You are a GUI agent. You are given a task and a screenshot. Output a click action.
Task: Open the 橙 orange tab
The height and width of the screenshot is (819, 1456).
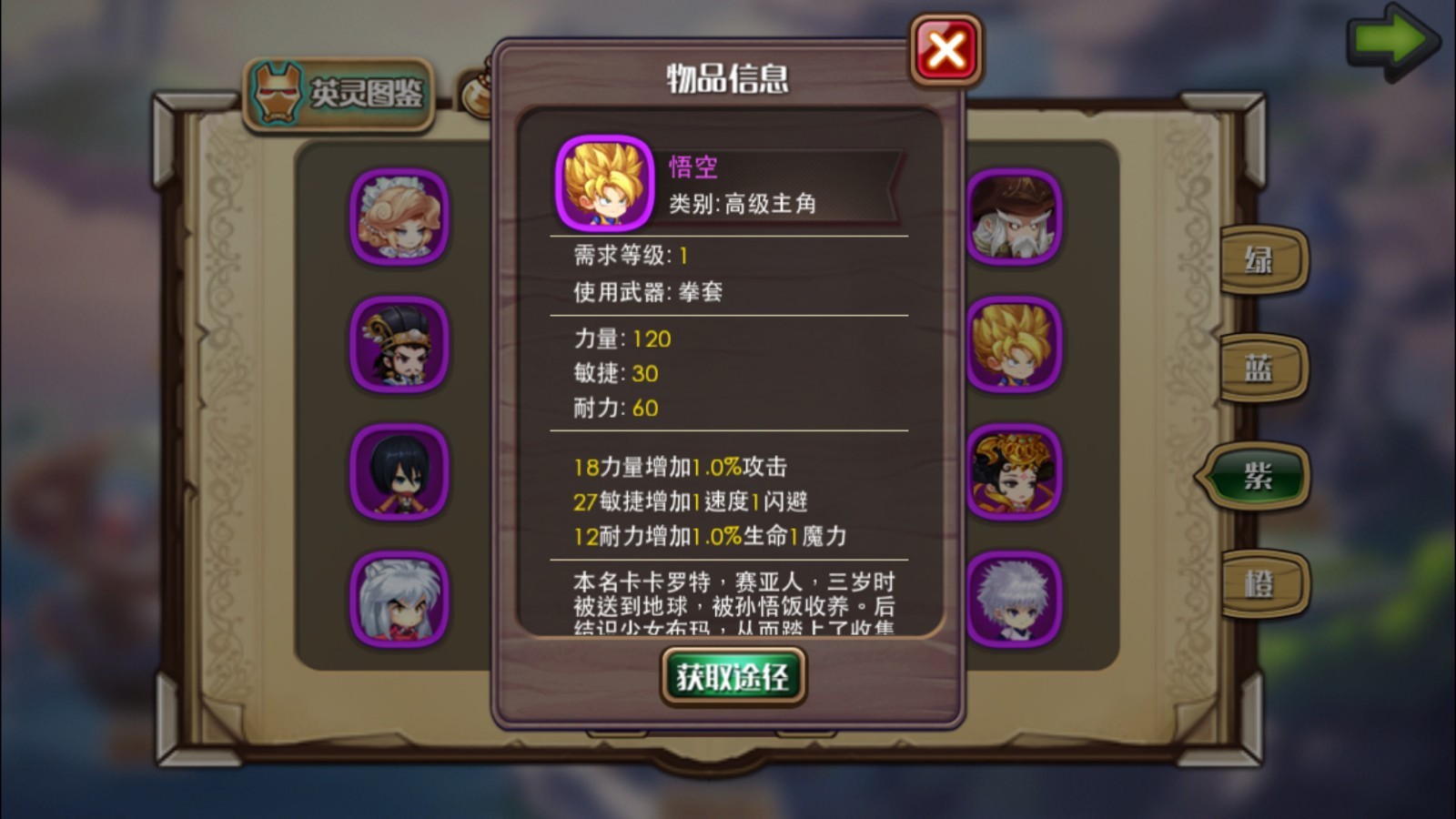tap(1262, 582)
